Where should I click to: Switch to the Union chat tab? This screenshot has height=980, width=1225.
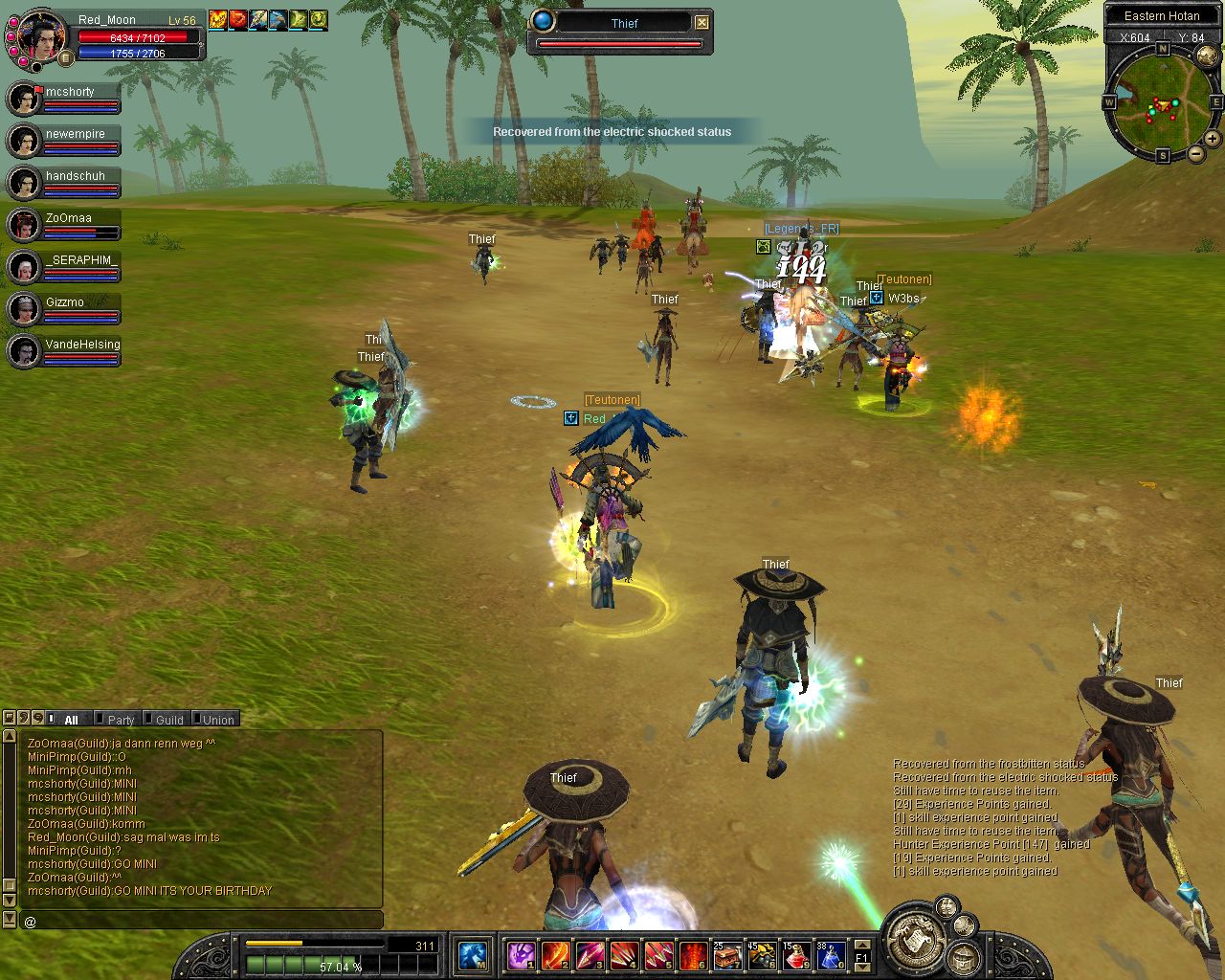click(x=218, y=720)
